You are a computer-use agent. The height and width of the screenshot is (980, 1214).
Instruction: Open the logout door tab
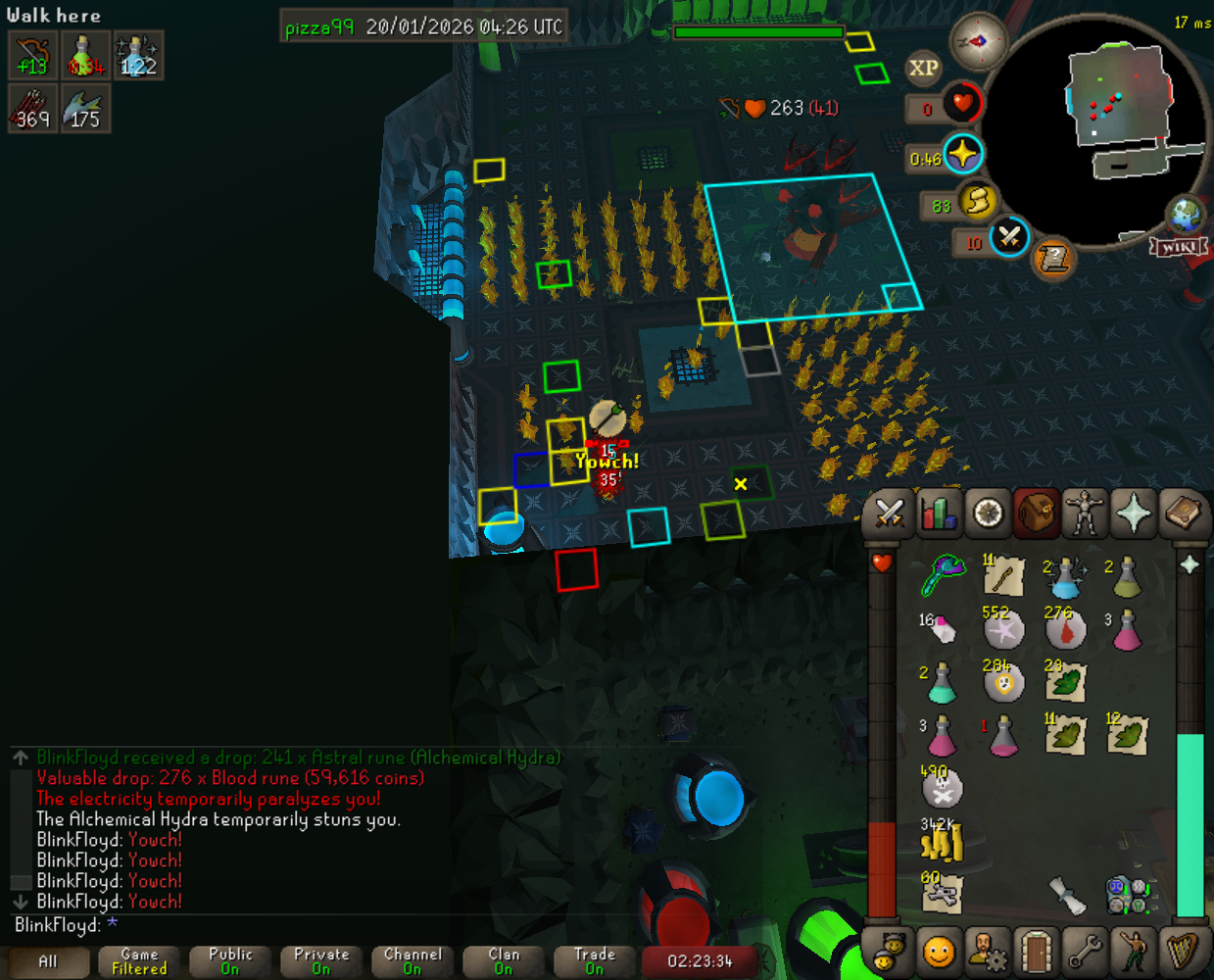tap(1036, 951)
